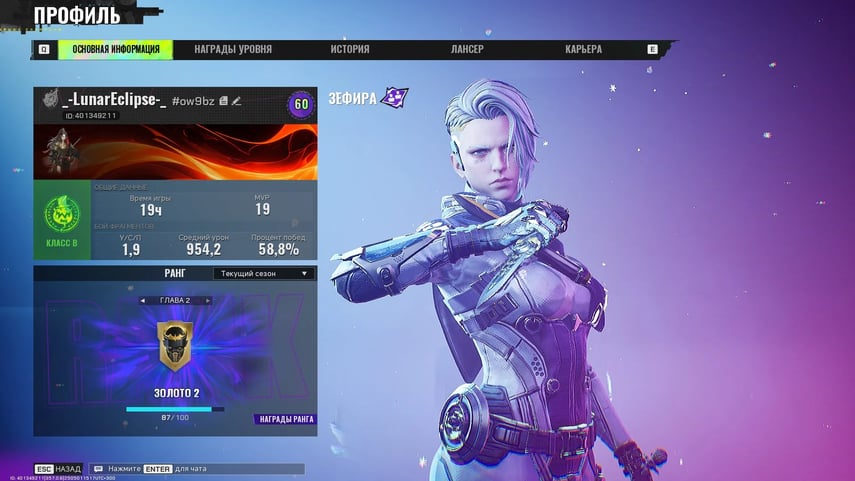Switch to the Лансер tab
The image size is (855, 481).
[467, 49]
